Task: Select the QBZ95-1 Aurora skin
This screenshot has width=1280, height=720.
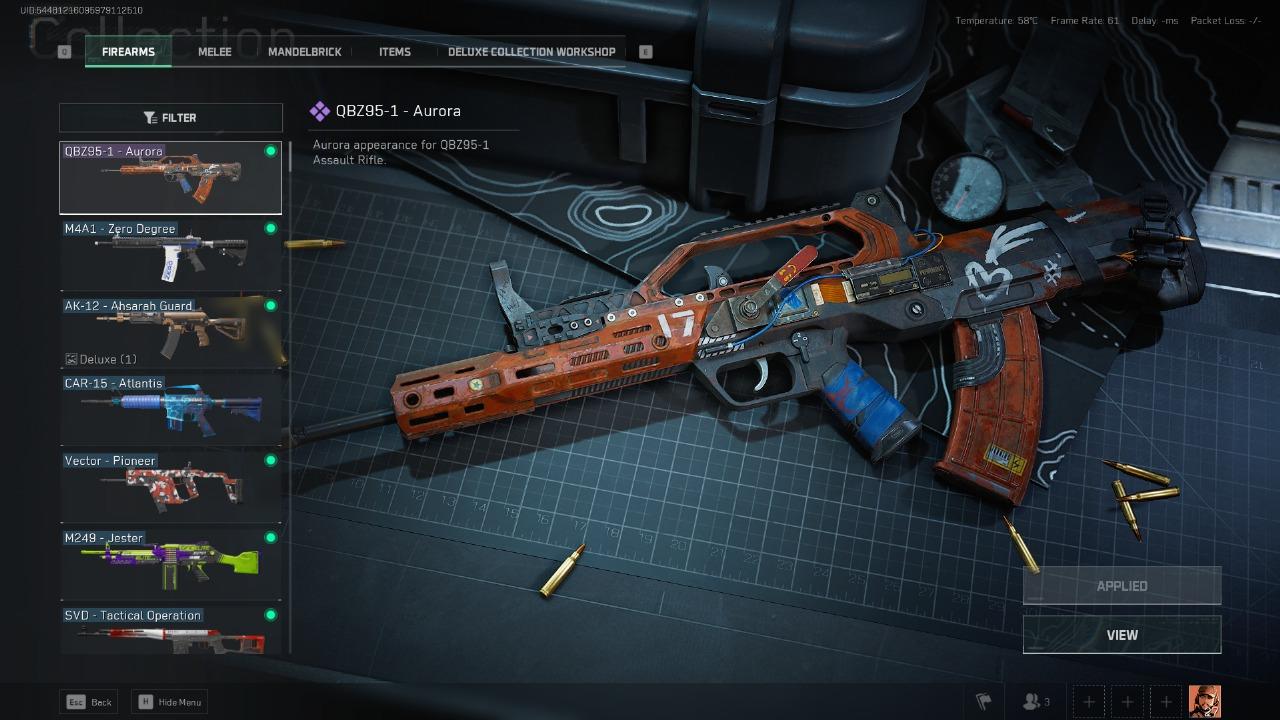Action: pos(170,178)
